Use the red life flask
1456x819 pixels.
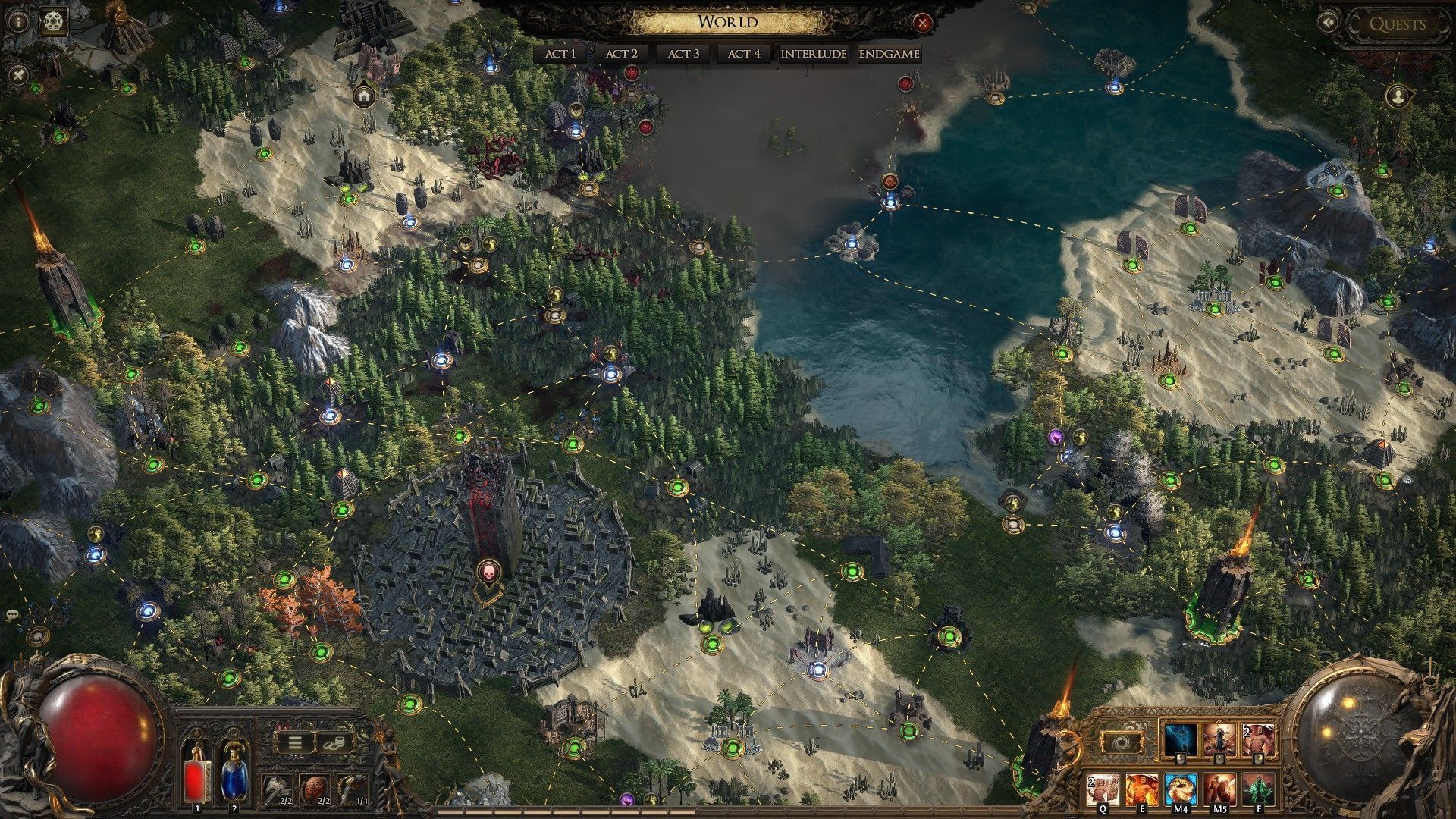(197, 773)
